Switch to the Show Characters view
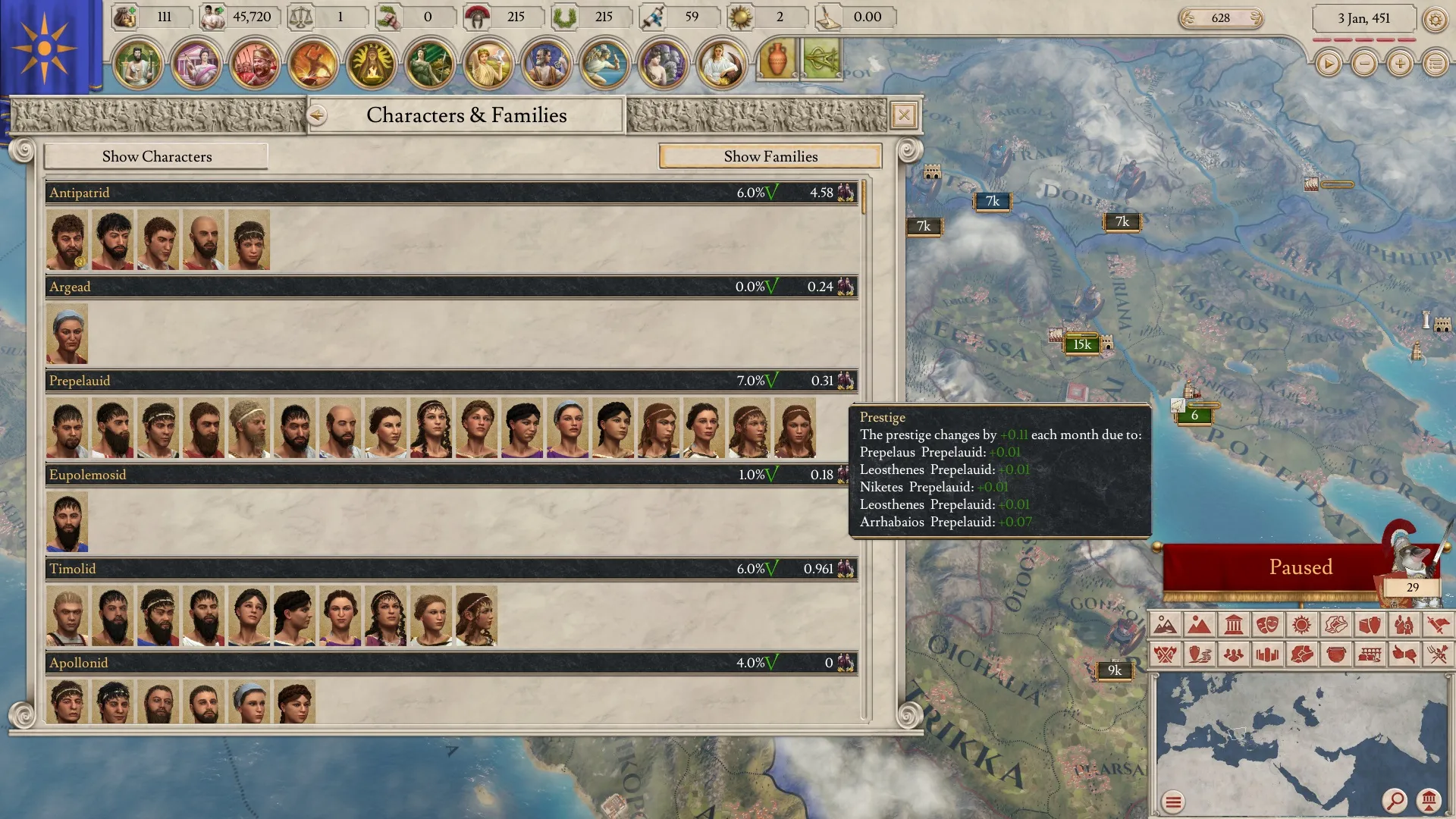Screen dimensions: 1456x819 pyautogui.click(x=156, y=156)
